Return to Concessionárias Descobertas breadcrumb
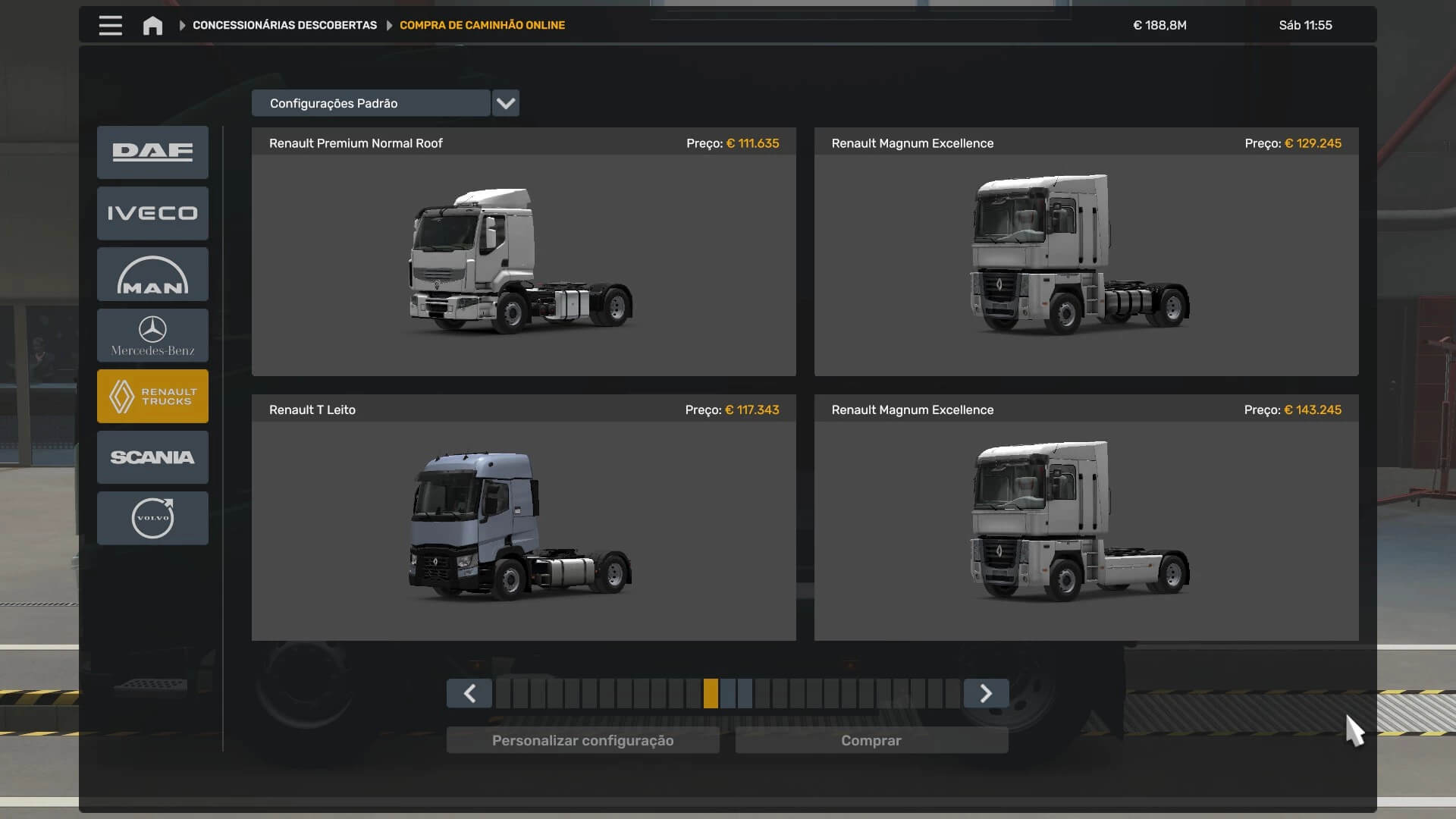Screen dimensions: 1456x819 284,25
